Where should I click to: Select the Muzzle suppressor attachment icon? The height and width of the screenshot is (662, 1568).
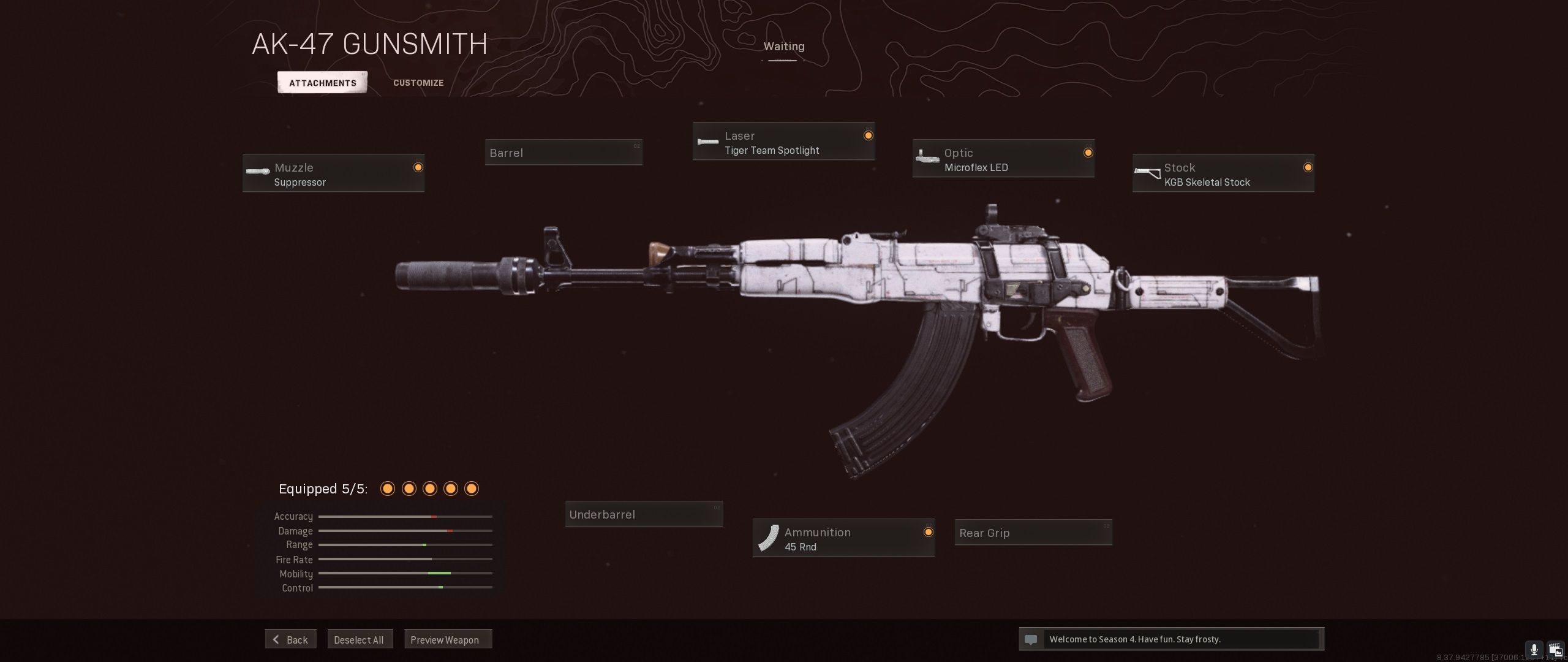tap(257, 172)
